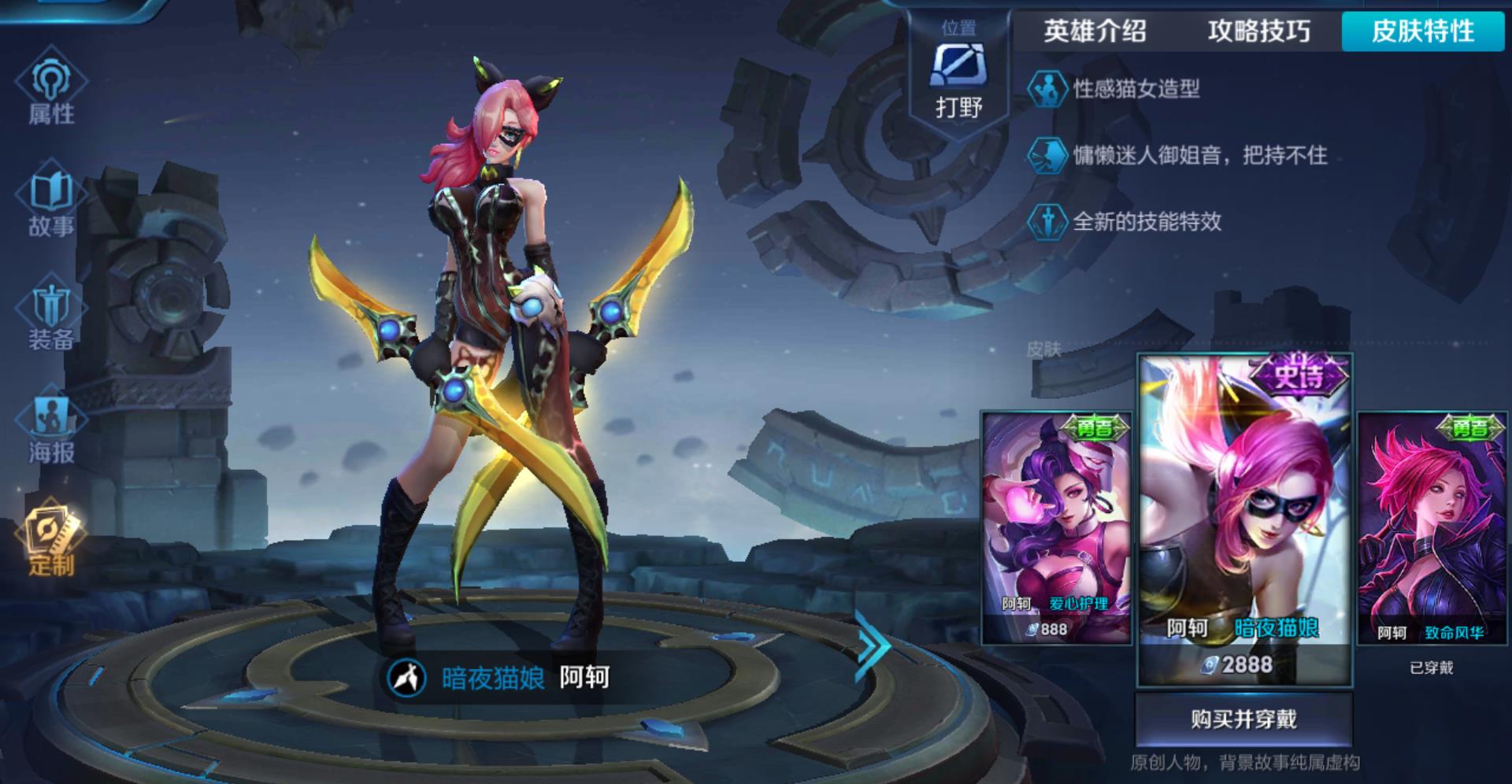Click the cyan double-arrow expand button
This screenshot has width=1512, height=784.
[873, 645]
